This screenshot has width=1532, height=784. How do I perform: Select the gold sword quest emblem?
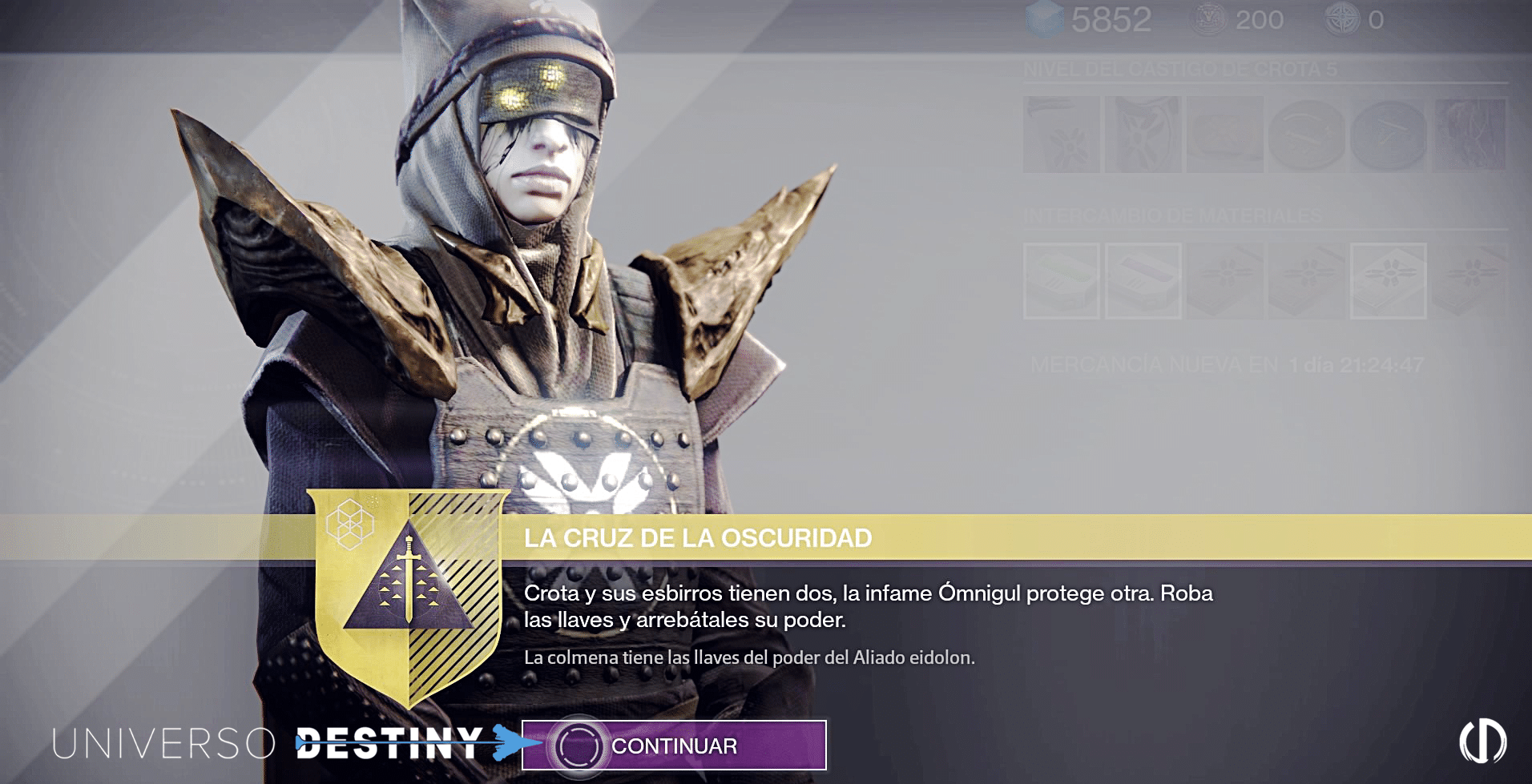click(409, 591)
